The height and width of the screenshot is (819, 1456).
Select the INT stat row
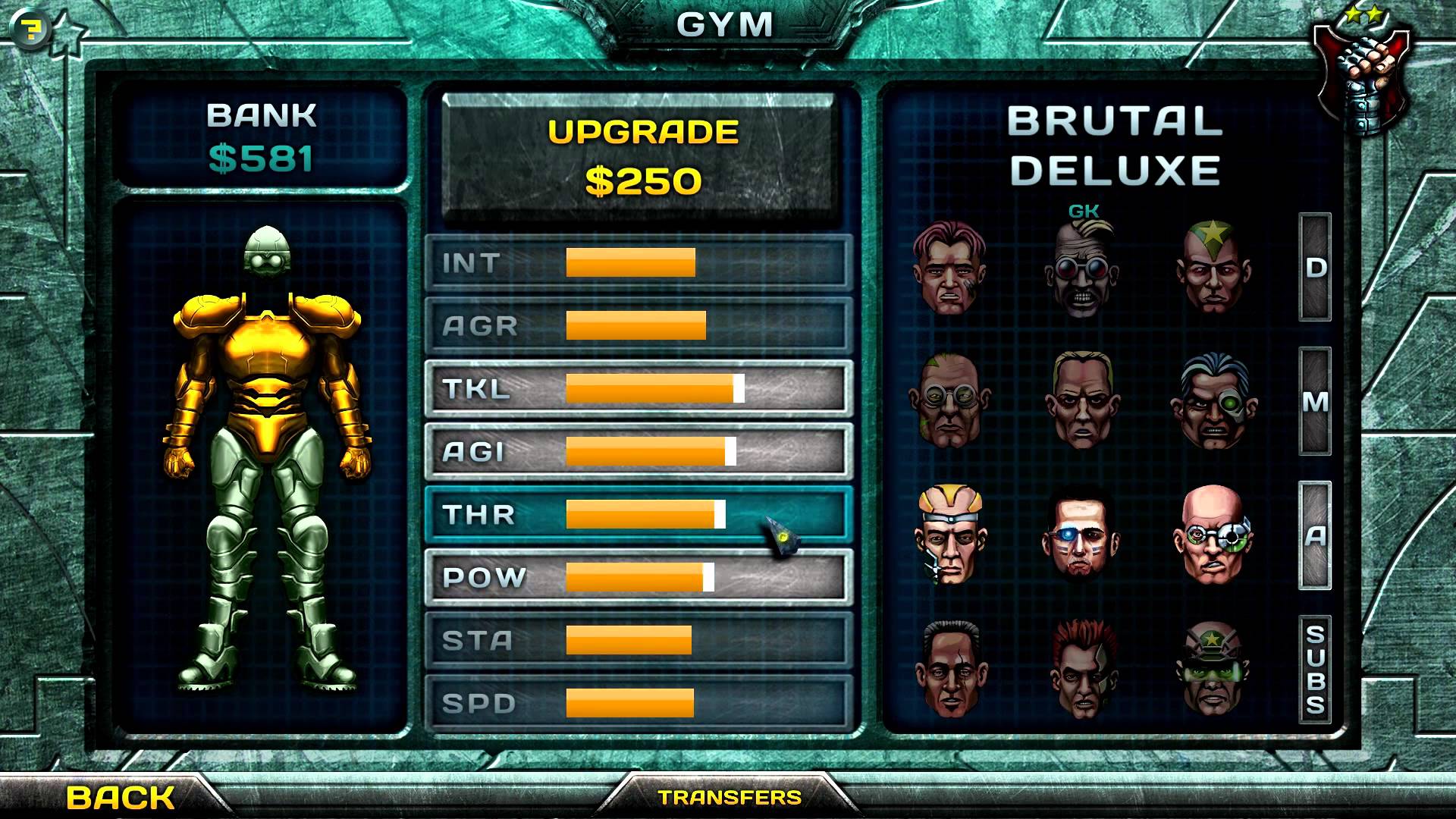click(639, 263)
